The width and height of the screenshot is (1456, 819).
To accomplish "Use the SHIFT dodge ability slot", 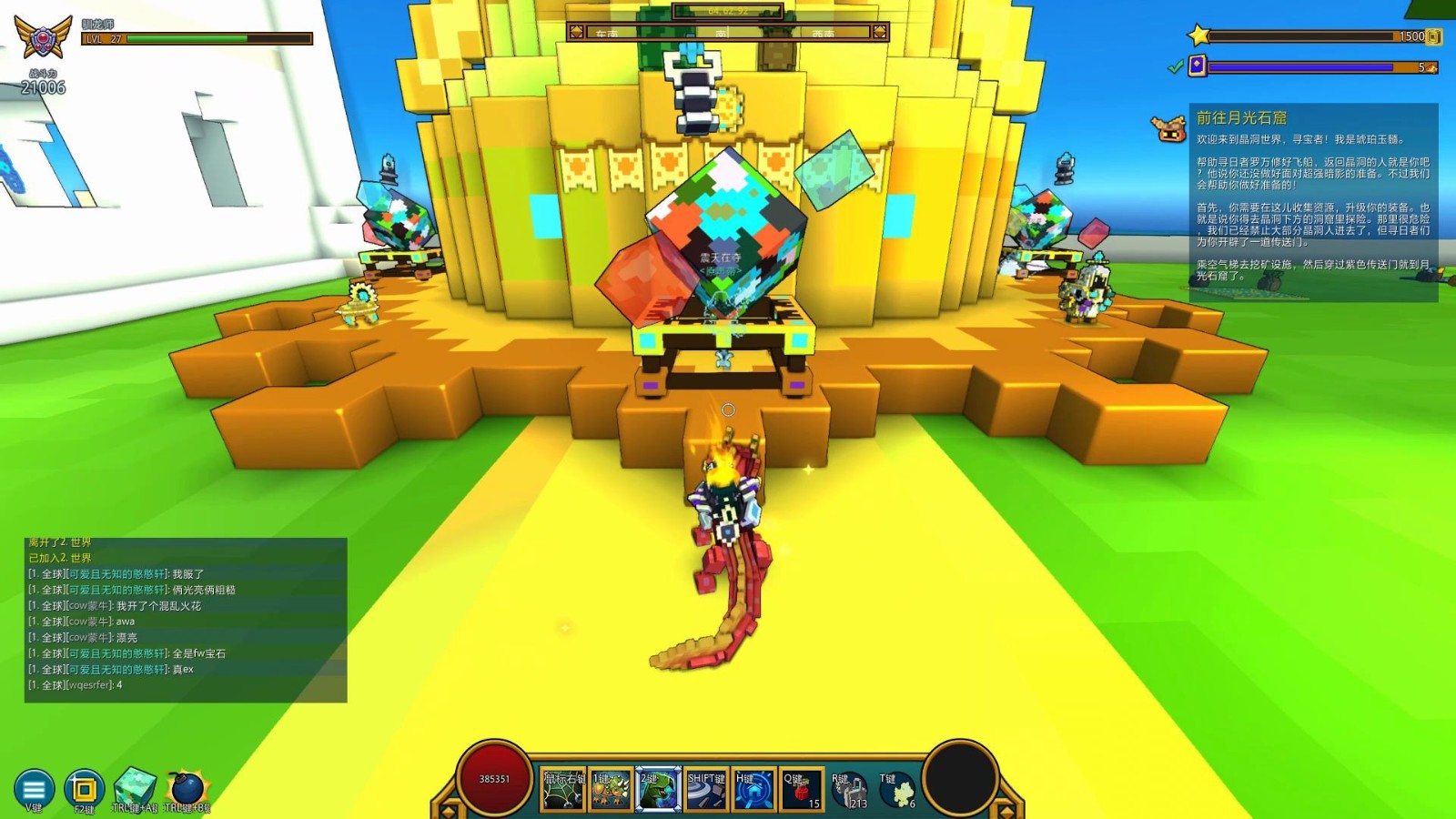I will [x=706, y=790].
